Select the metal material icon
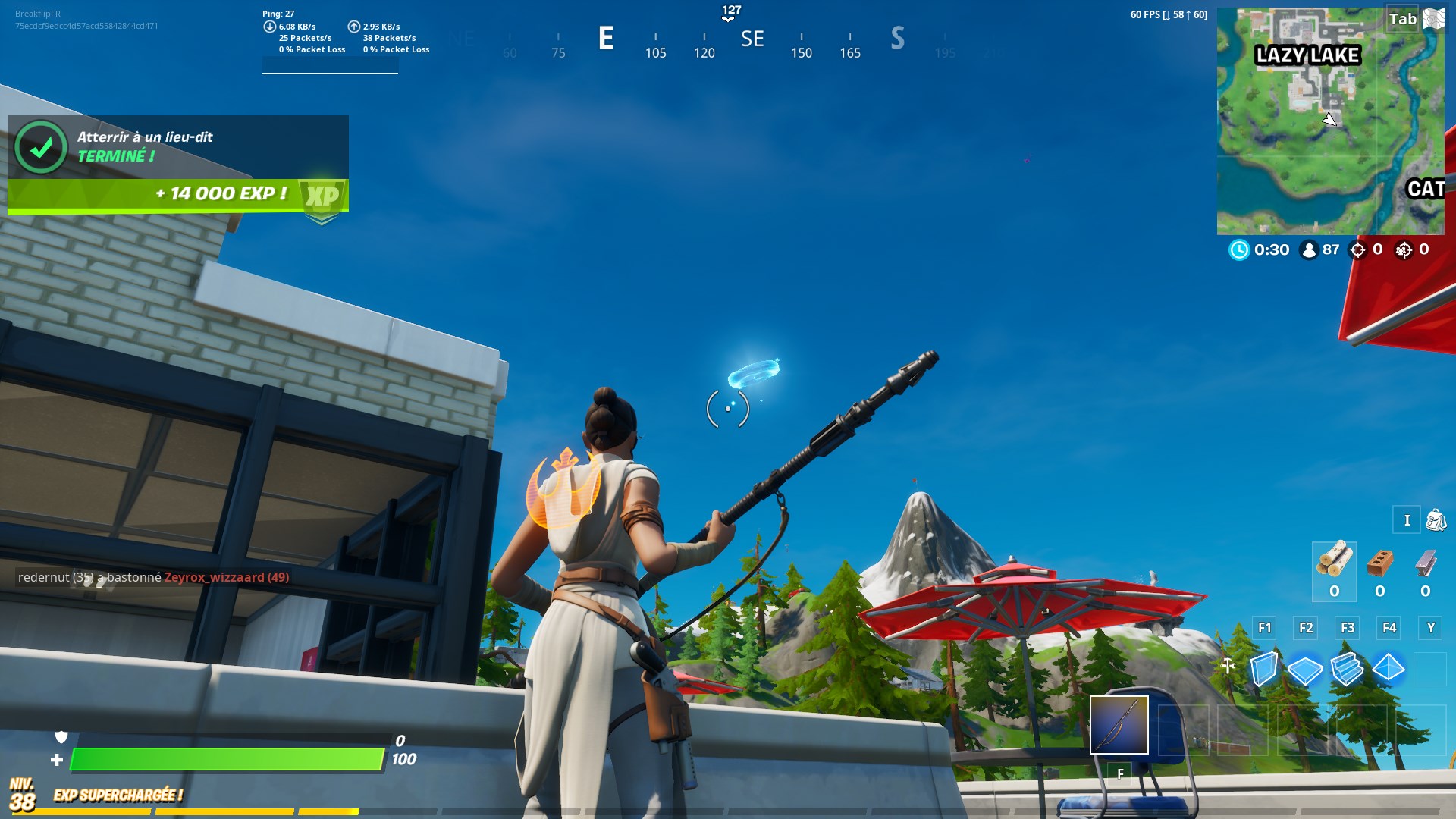The height and width of the screenshot is (819, 1456). [1426, 563]
